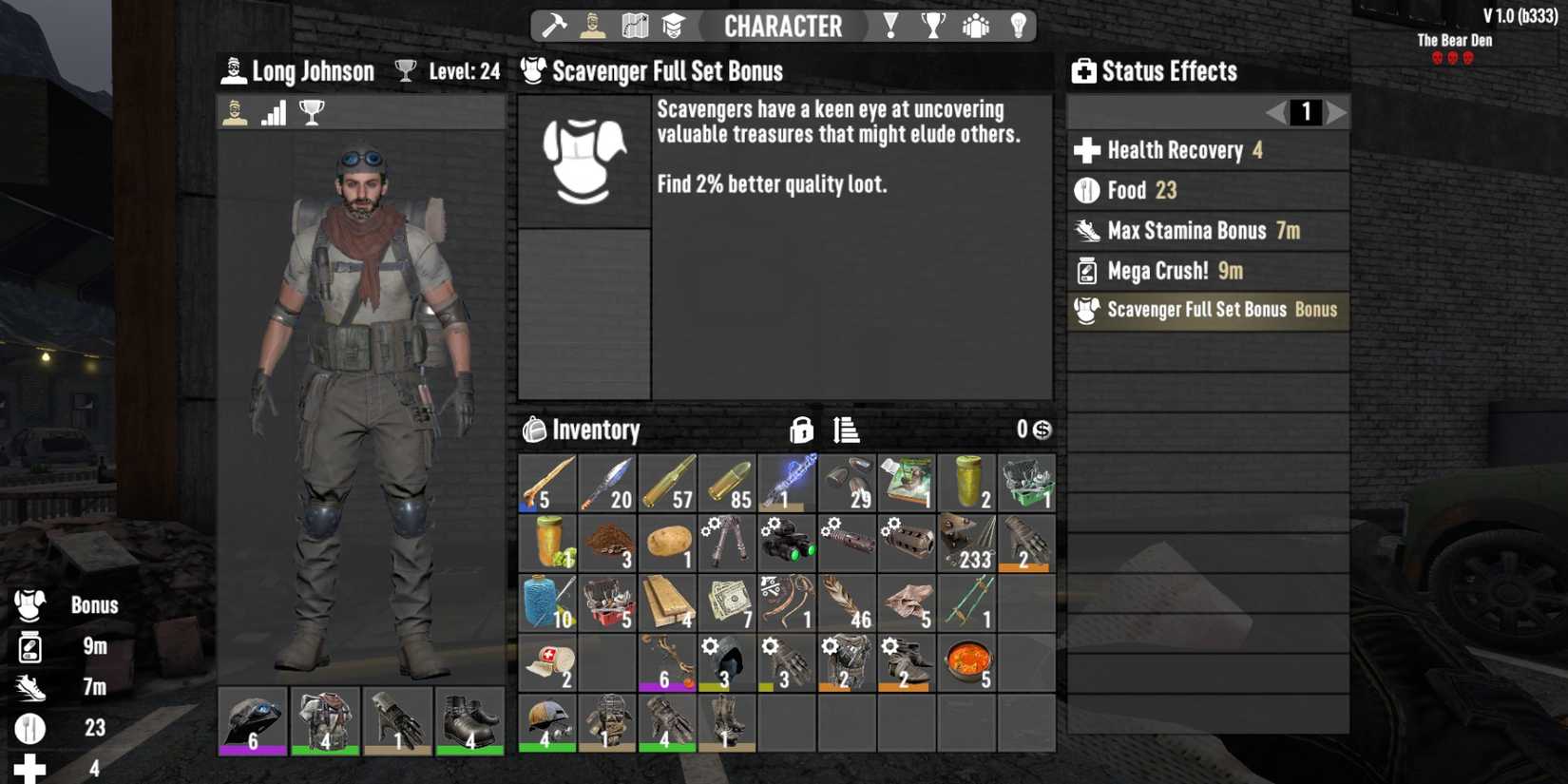This screenshot has height=784, width=1568.
Task: Click the left arrow on Status Effects pager
Action: click(1274, 112)
